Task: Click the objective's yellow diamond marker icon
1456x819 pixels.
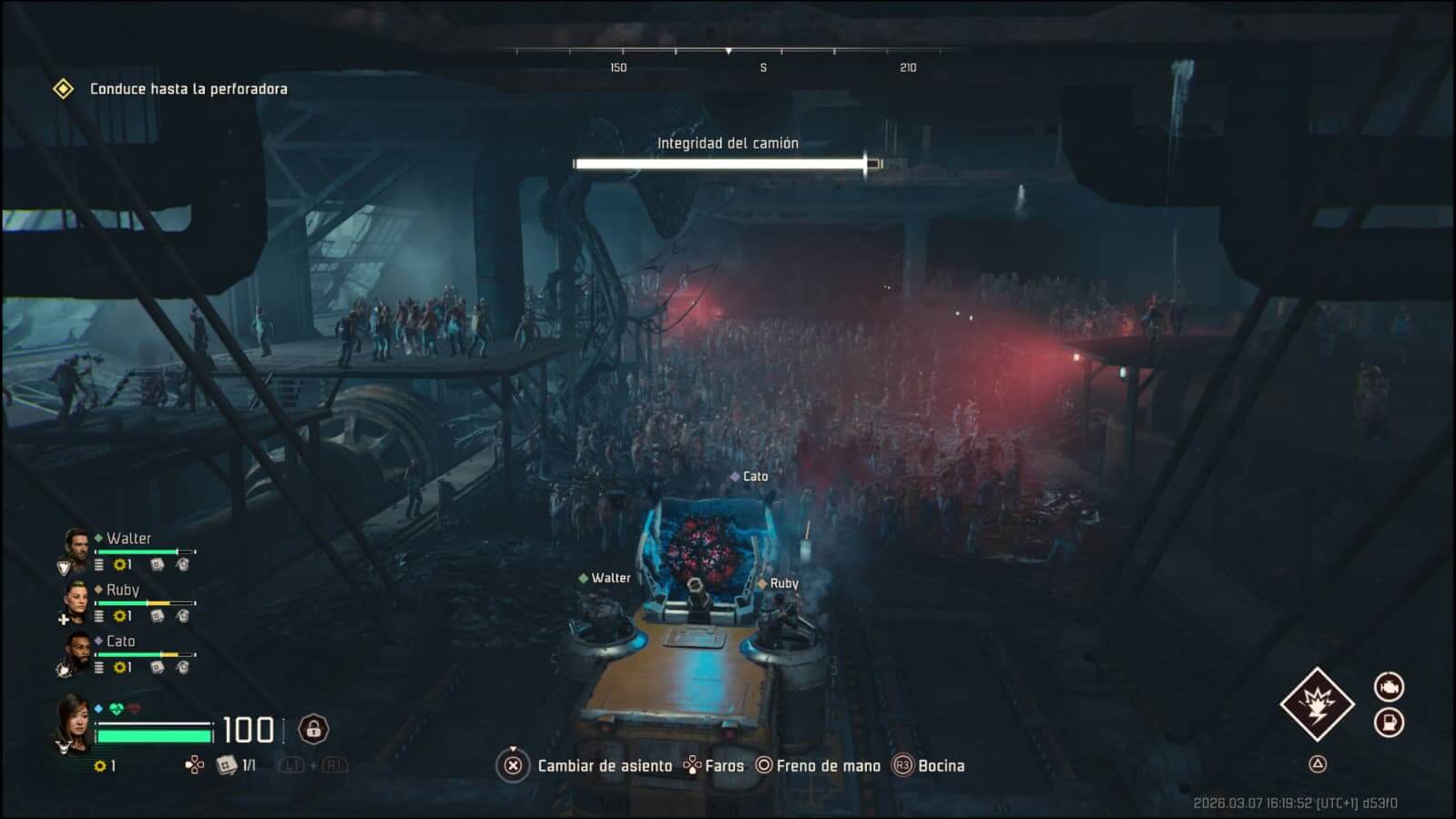Action: pos(63,88)
